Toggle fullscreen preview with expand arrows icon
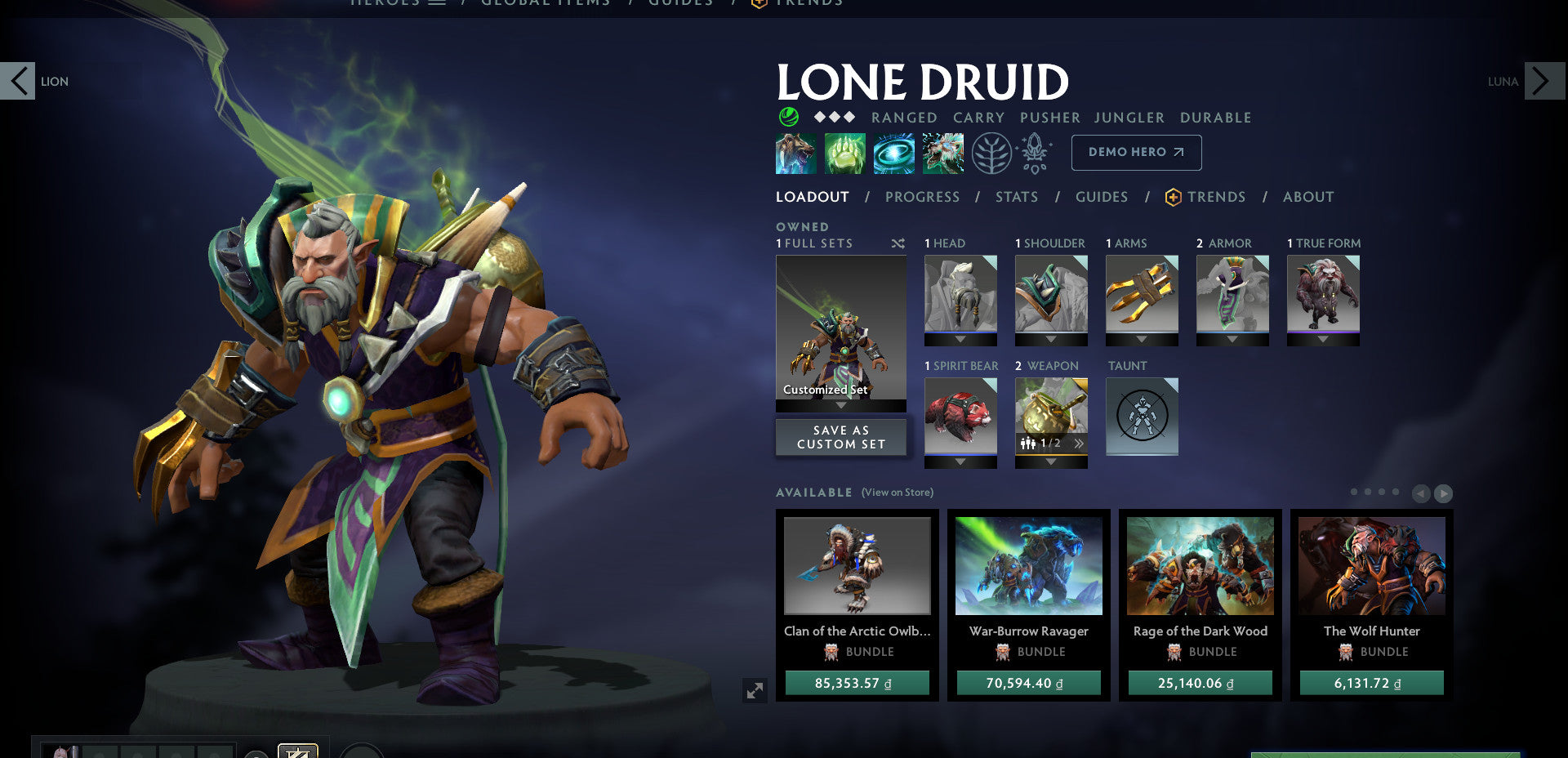Image resolution: width=1568 pixels, height=758 pixels. coord(753,689)
